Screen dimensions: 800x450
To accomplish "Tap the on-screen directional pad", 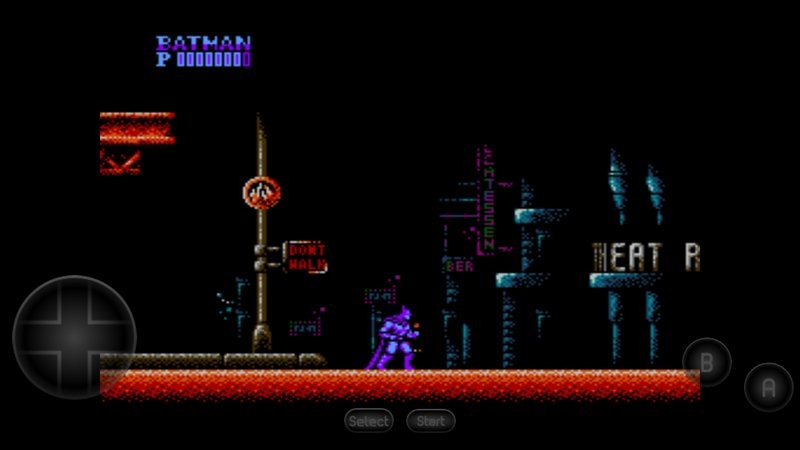I will click(74, 337).
